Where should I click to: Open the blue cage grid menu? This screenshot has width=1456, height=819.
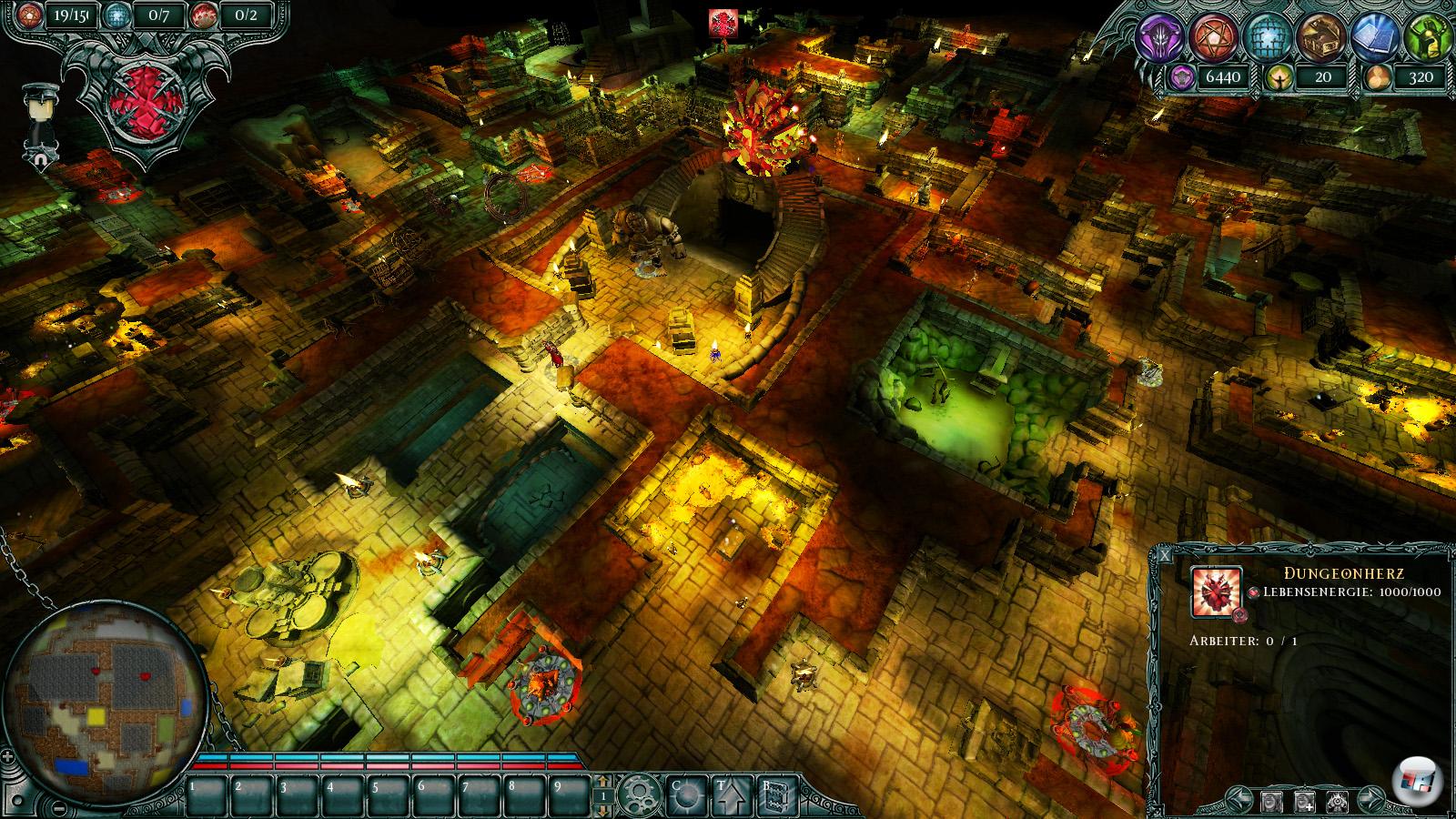1266,36
